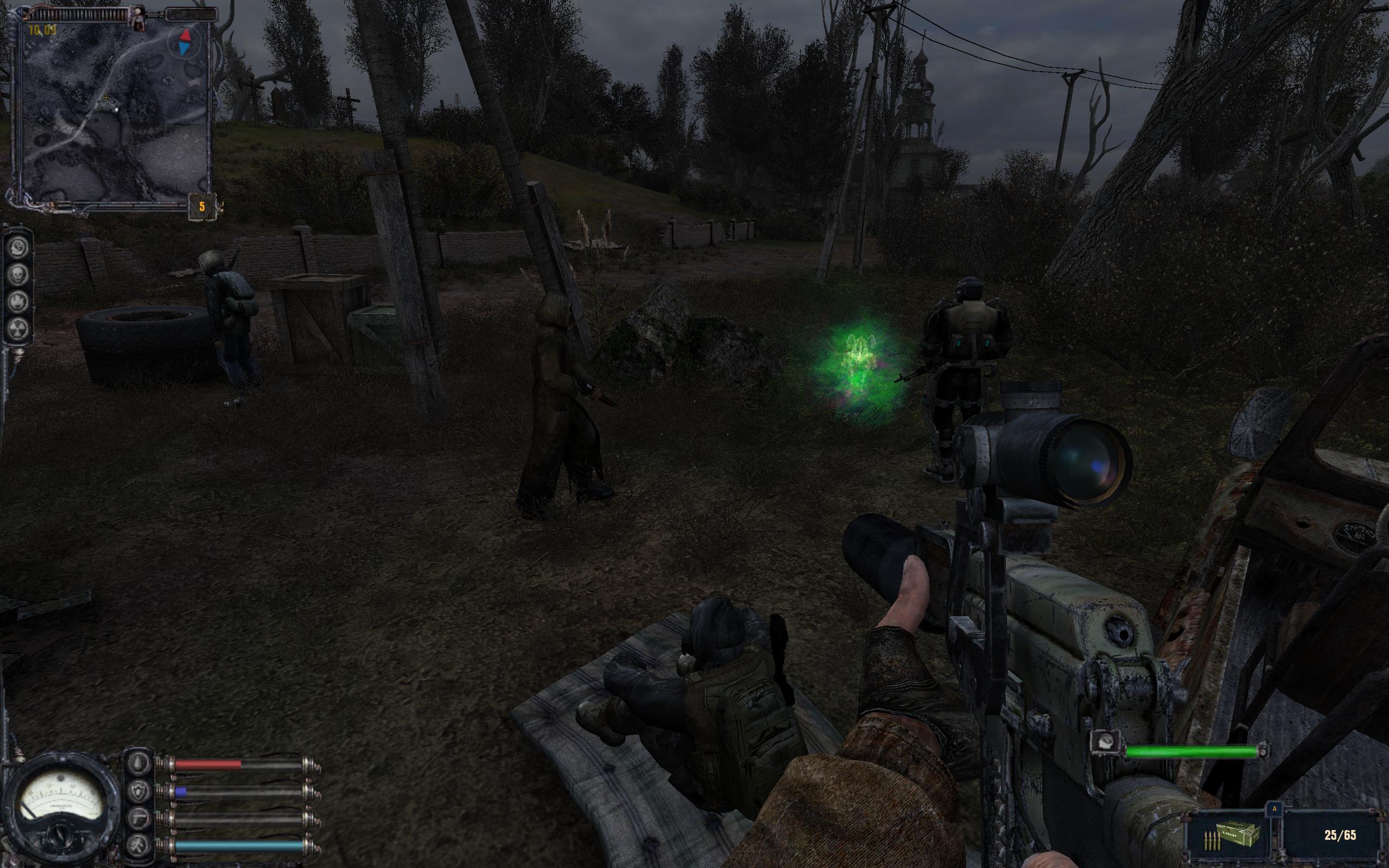The image size is (1389, 868).
Task: Click the blood drop health icon
Action: click(139, 763)
